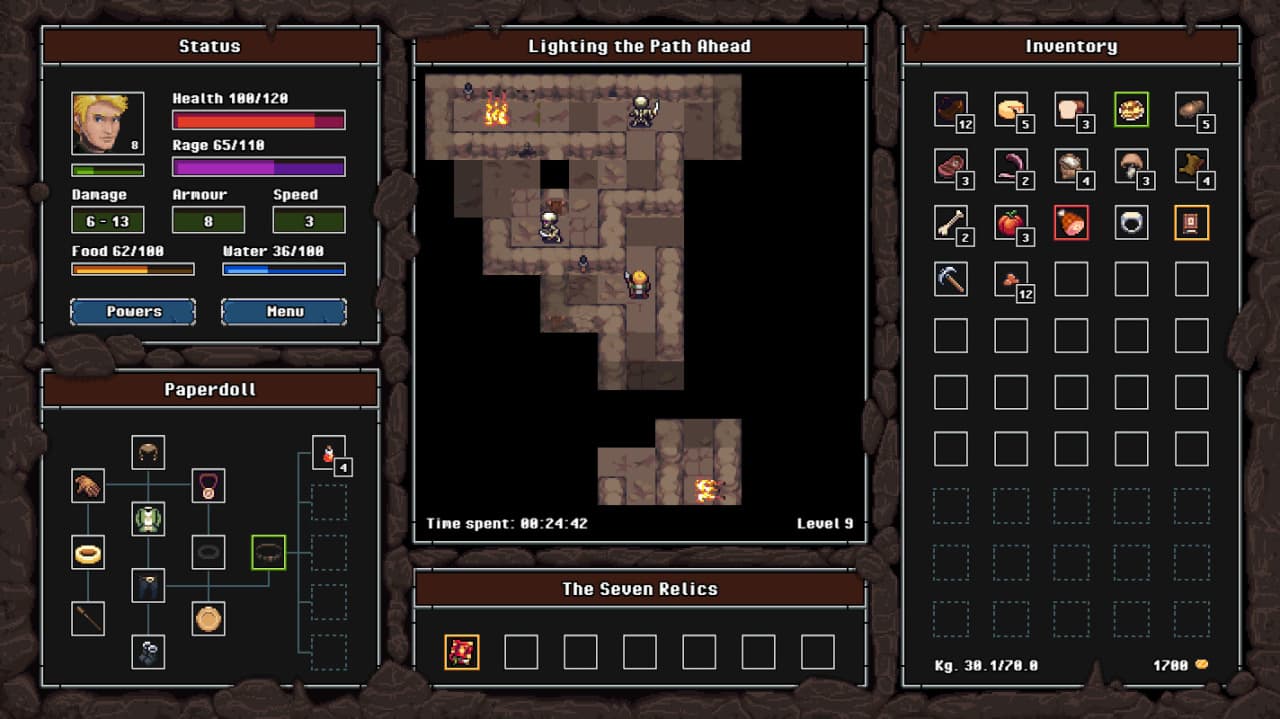Screen dimensions: 1280x719
Task: Choose the round shield slot
Action: click(208, 618)
